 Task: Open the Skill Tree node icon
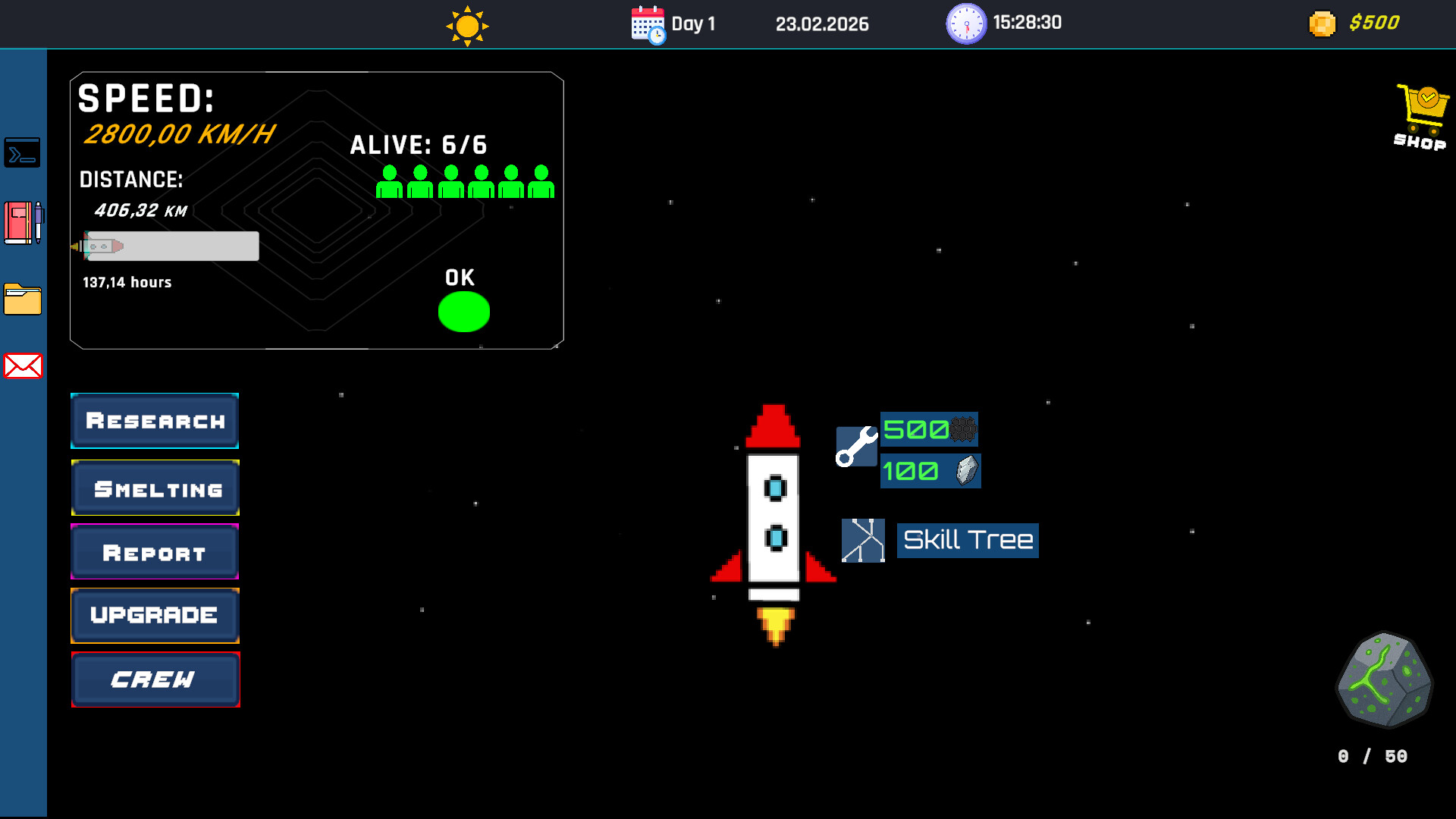864,540
